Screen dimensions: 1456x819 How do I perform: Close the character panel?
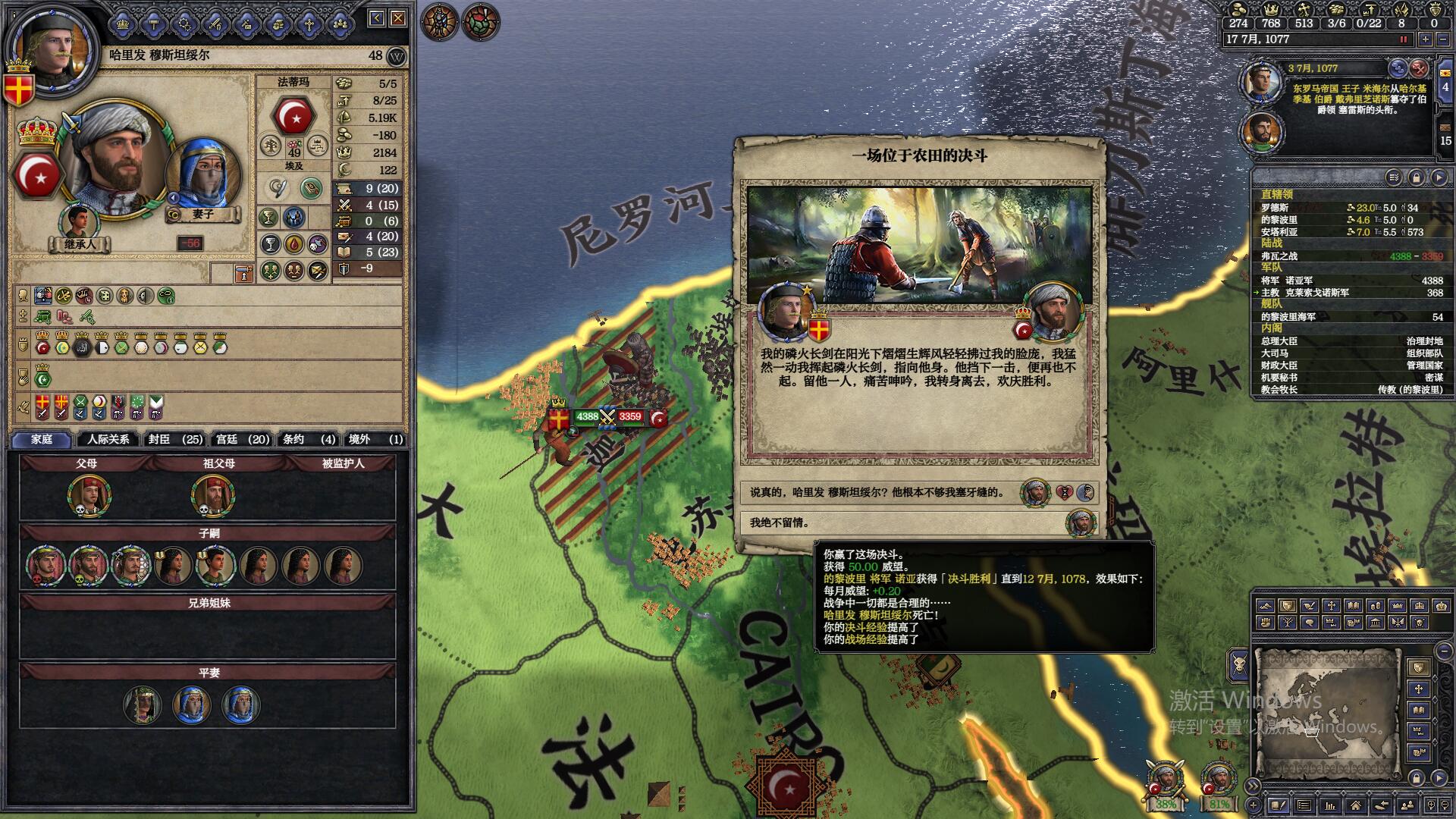tap(398, 18)
